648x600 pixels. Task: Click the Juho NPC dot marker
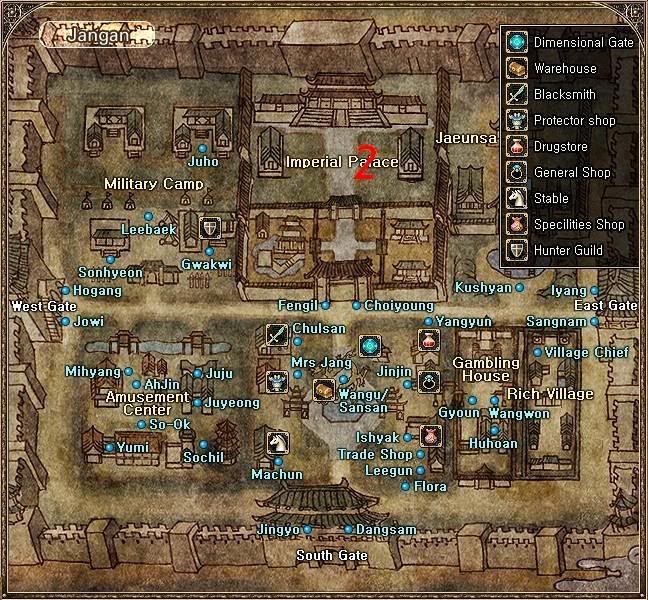(x=202, y=148)
